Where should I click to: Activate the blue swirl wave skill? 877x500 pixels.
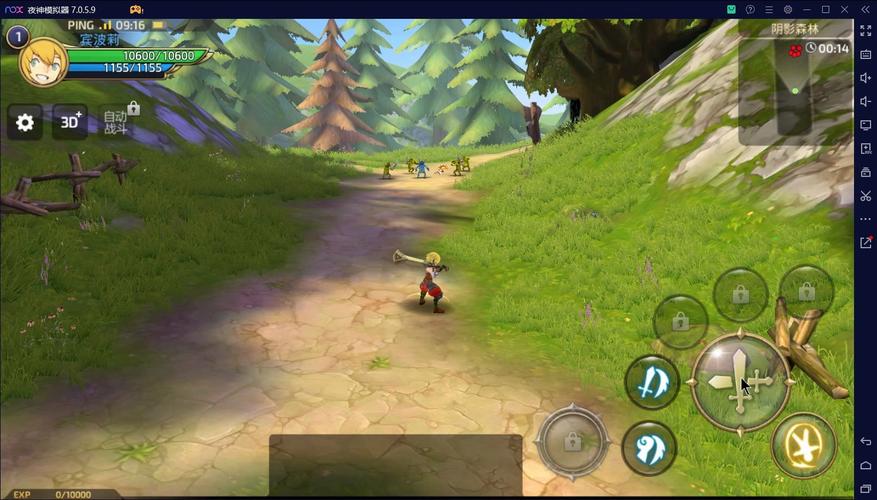click(649, 447)
